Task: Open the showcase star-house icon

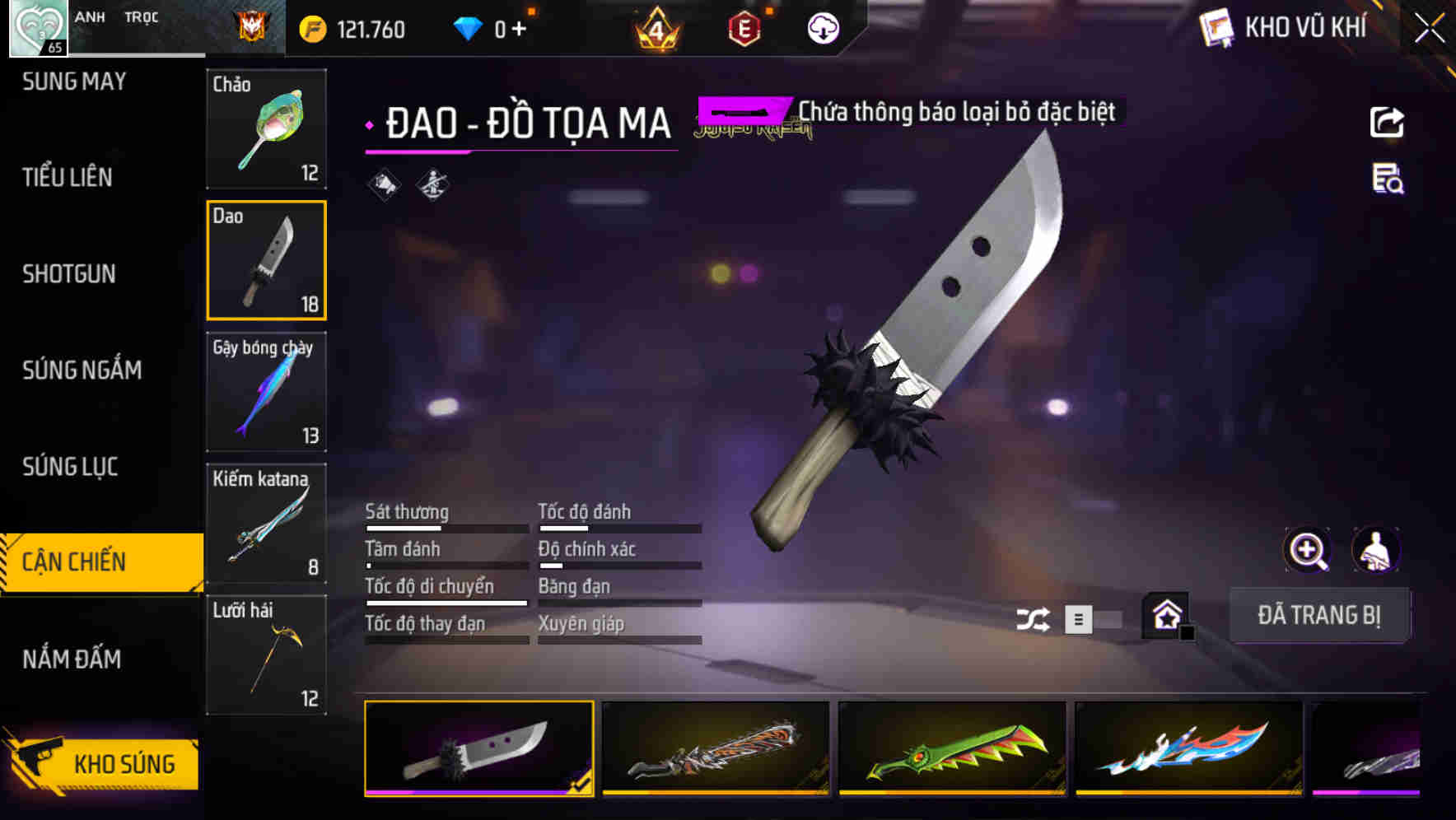Action: click(1164, 615)
